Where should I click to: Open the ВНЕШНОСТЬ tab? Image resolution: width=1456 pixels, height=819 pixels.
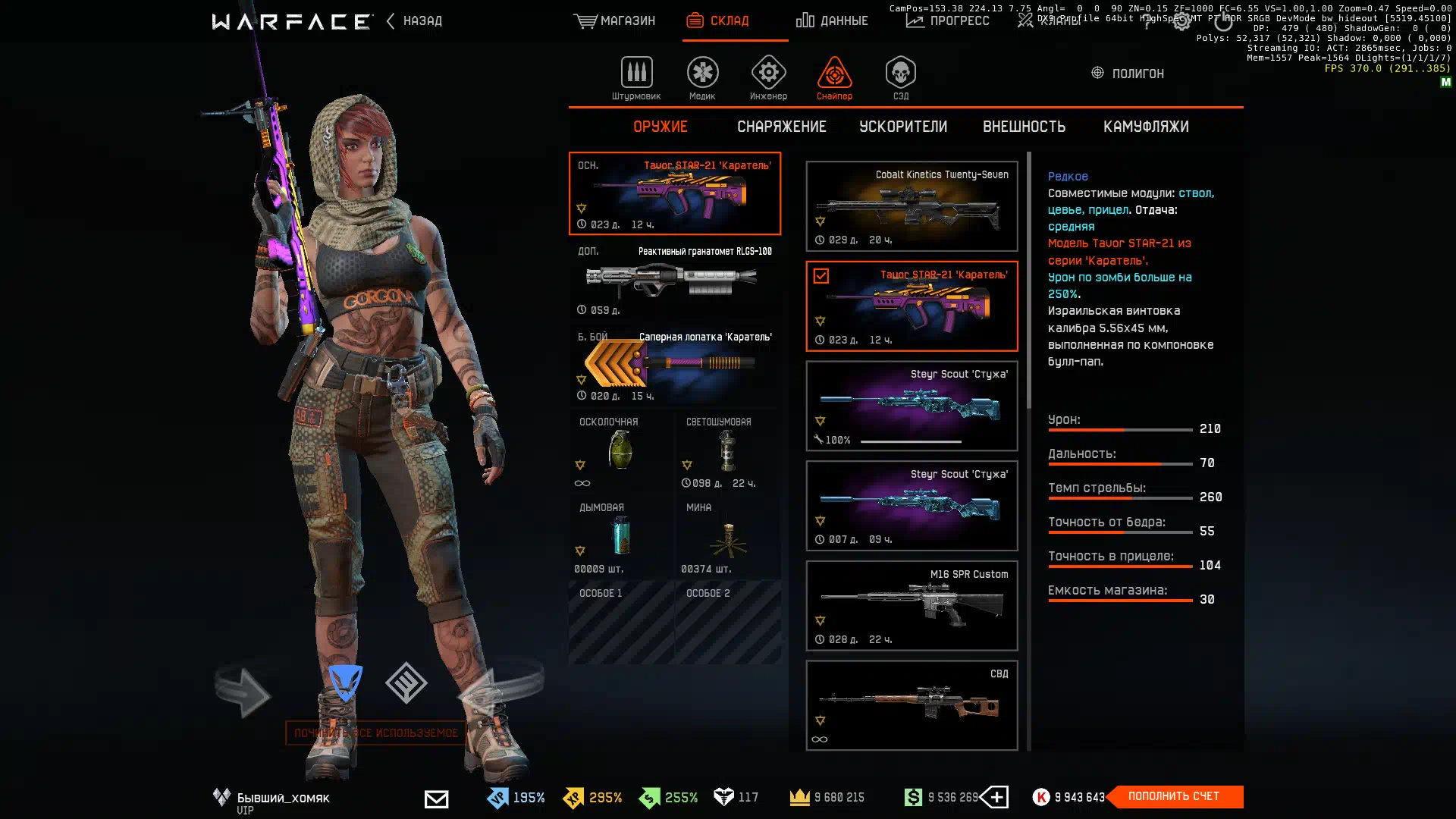click(1024, 127)
